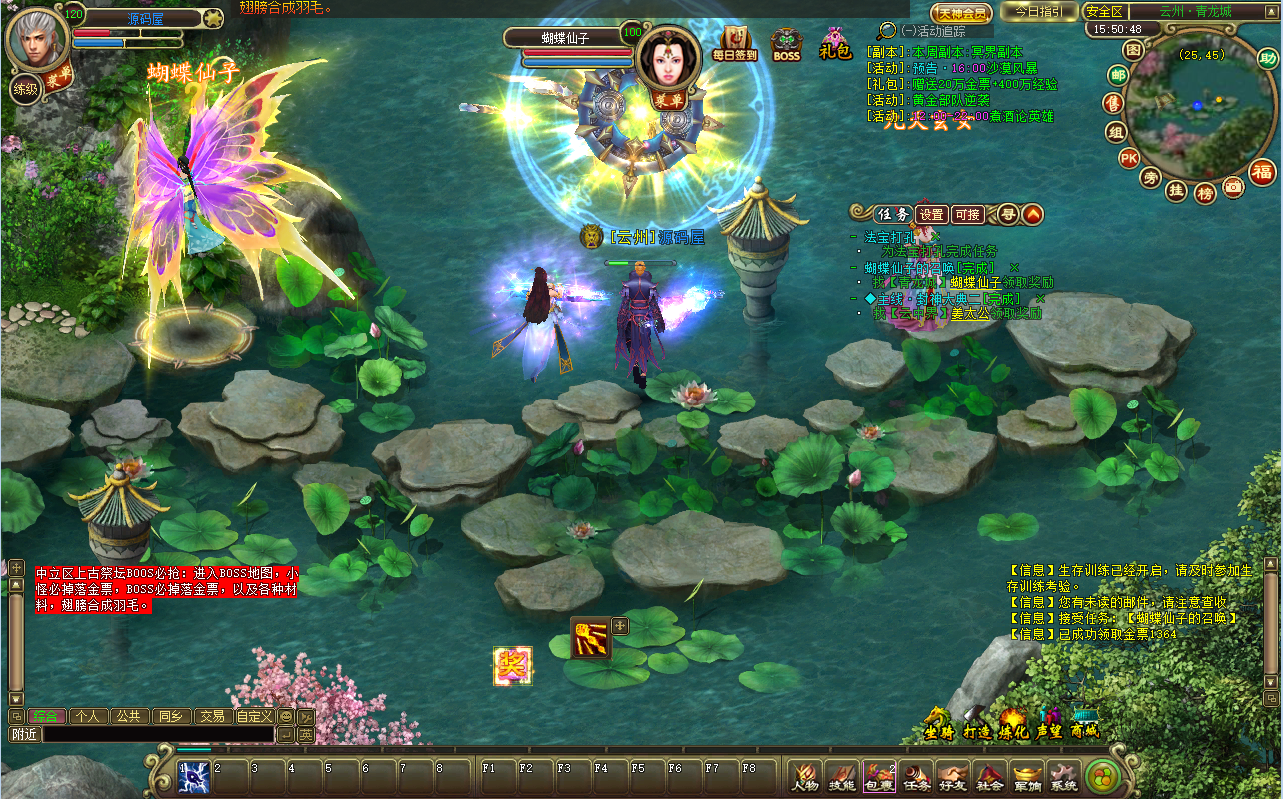This screenshot has width=1283, height=799.
Task: Open the 商城 shop icon
Action: tap(1084, 721)
